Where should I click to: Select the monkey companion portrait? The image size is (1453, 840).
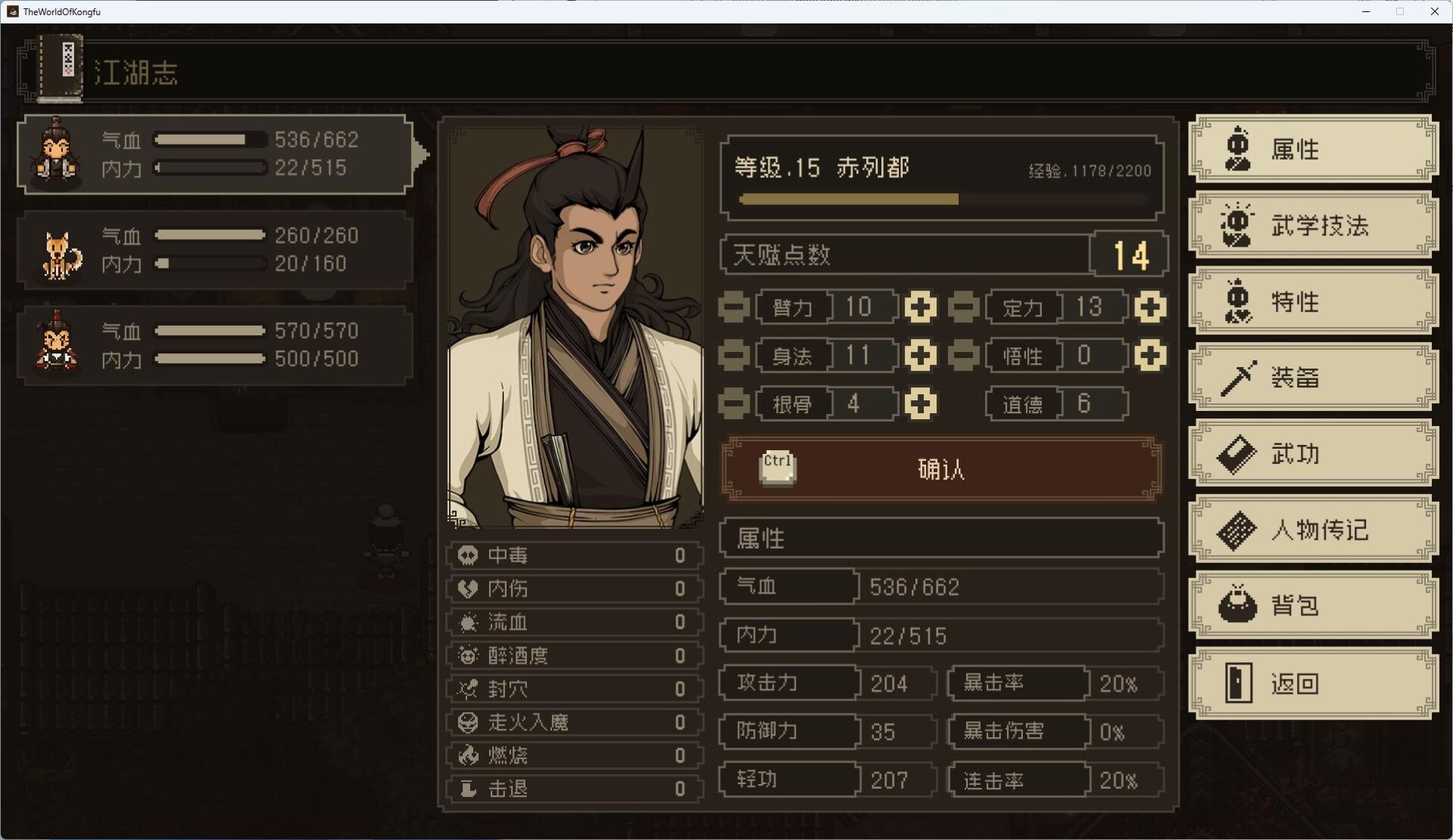tap(56, 345)
